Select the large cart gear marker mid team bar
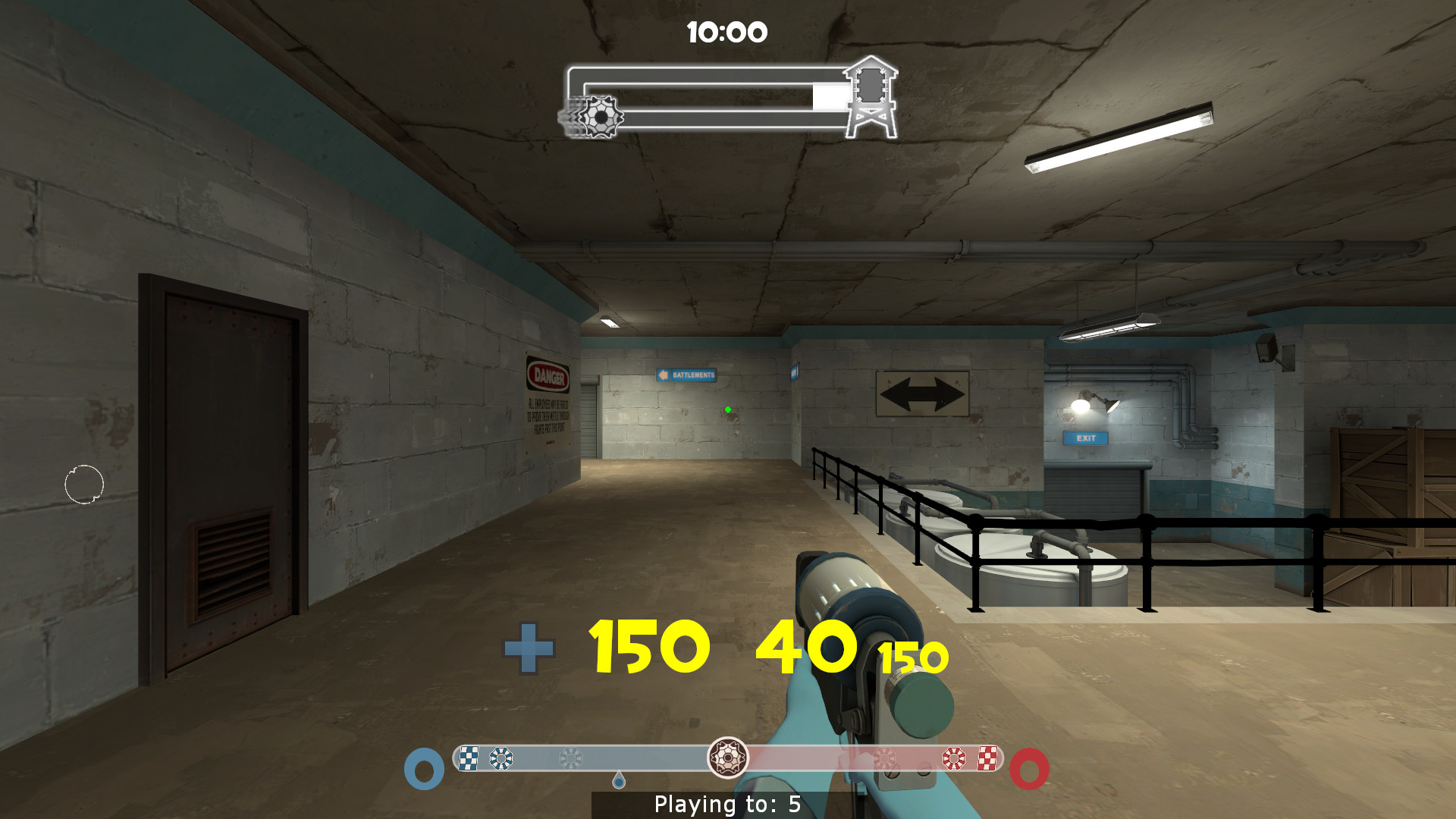 click(728, 756)
